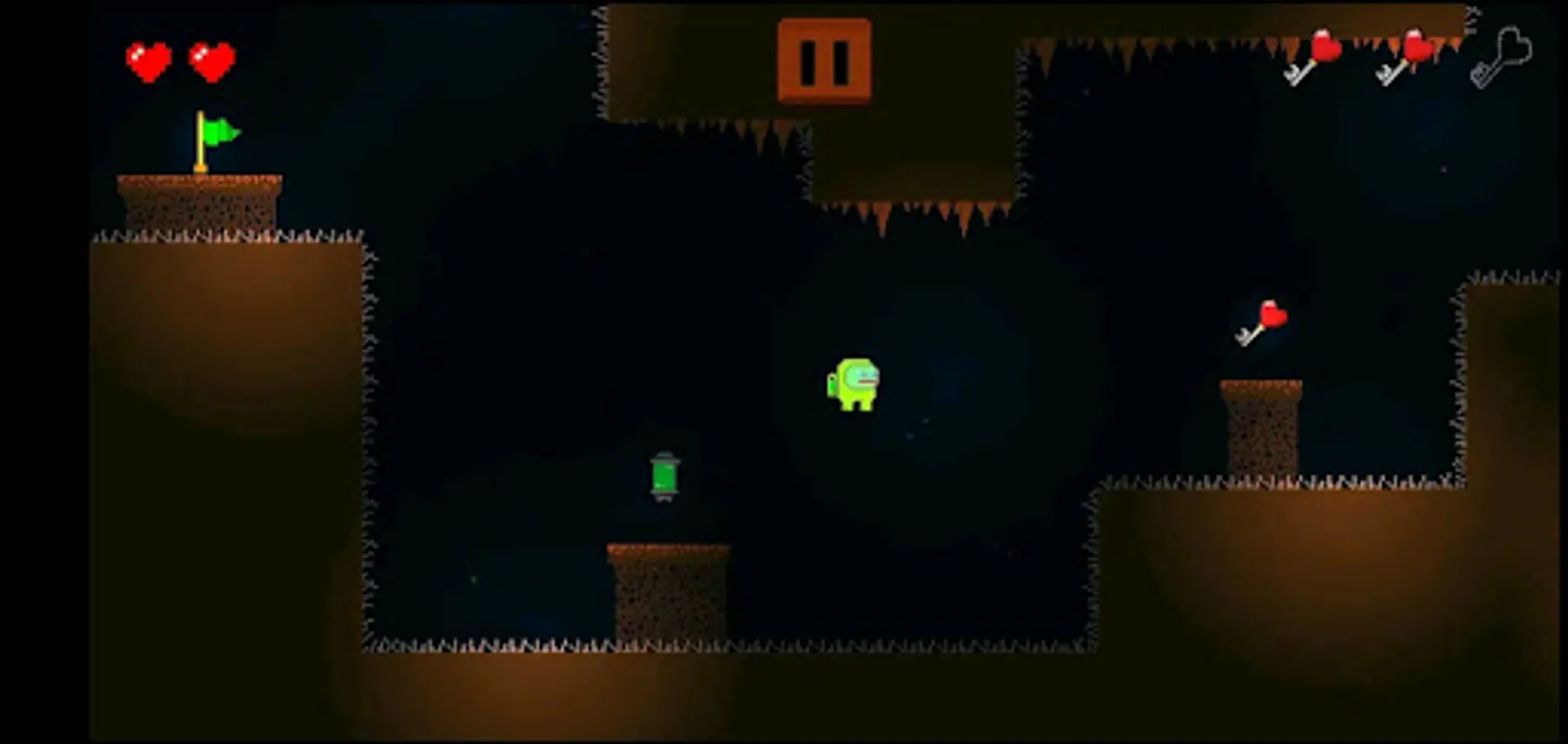Viewport: 1568px width, 744px height.
Task: Click the green checkpoint flag
Action: 219,130
